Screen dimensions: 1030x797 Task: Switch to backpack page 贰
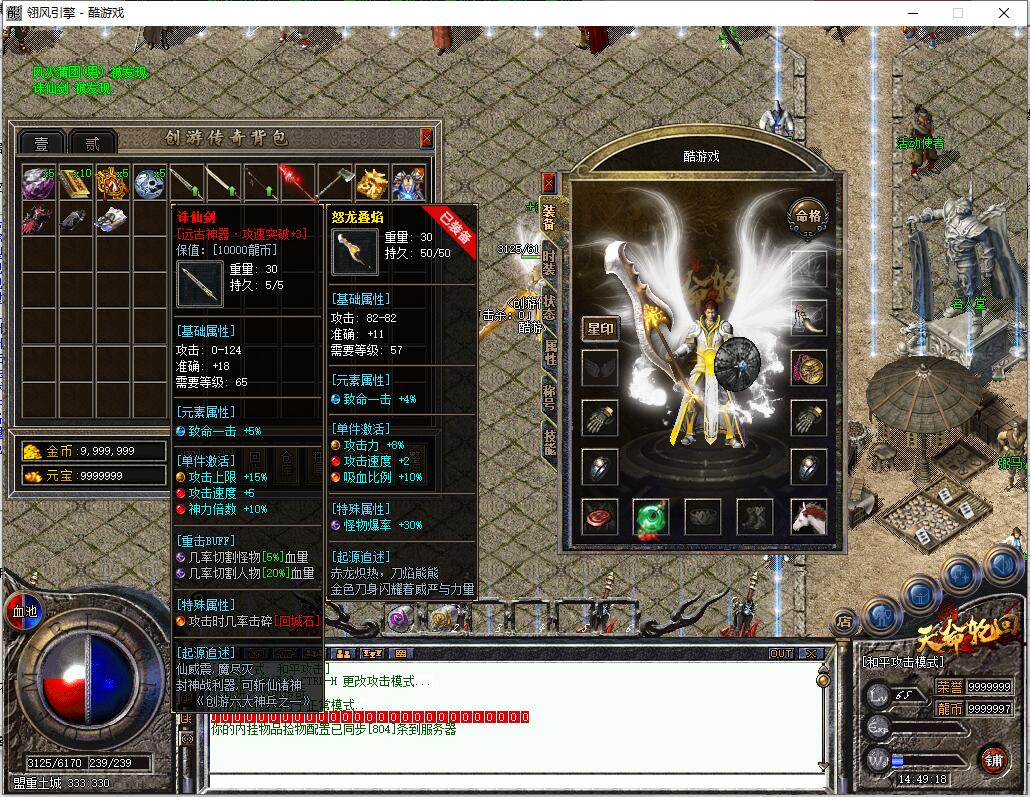93,142
